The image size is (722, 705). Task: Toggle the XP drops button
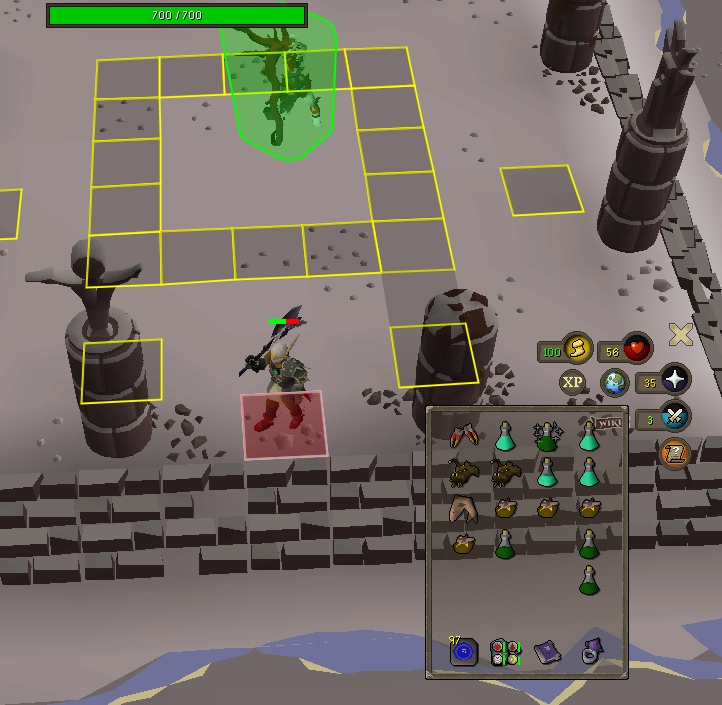(x=572, y=382)
